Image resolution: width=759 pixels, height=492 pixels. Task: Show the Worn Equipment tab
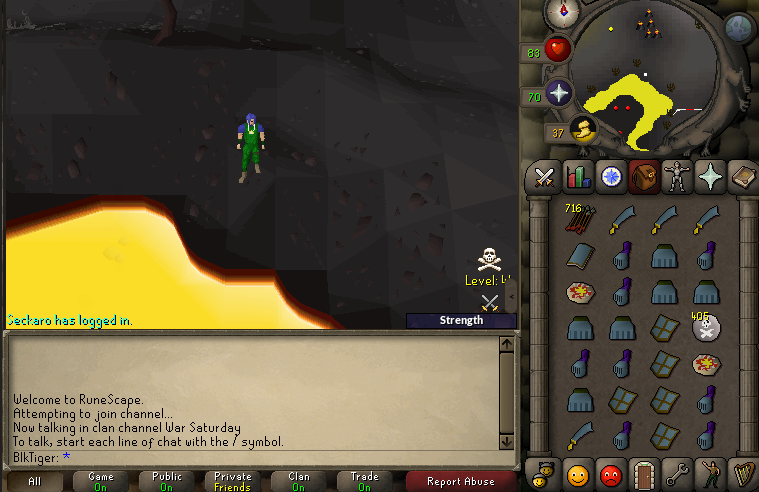coord(676,177)
